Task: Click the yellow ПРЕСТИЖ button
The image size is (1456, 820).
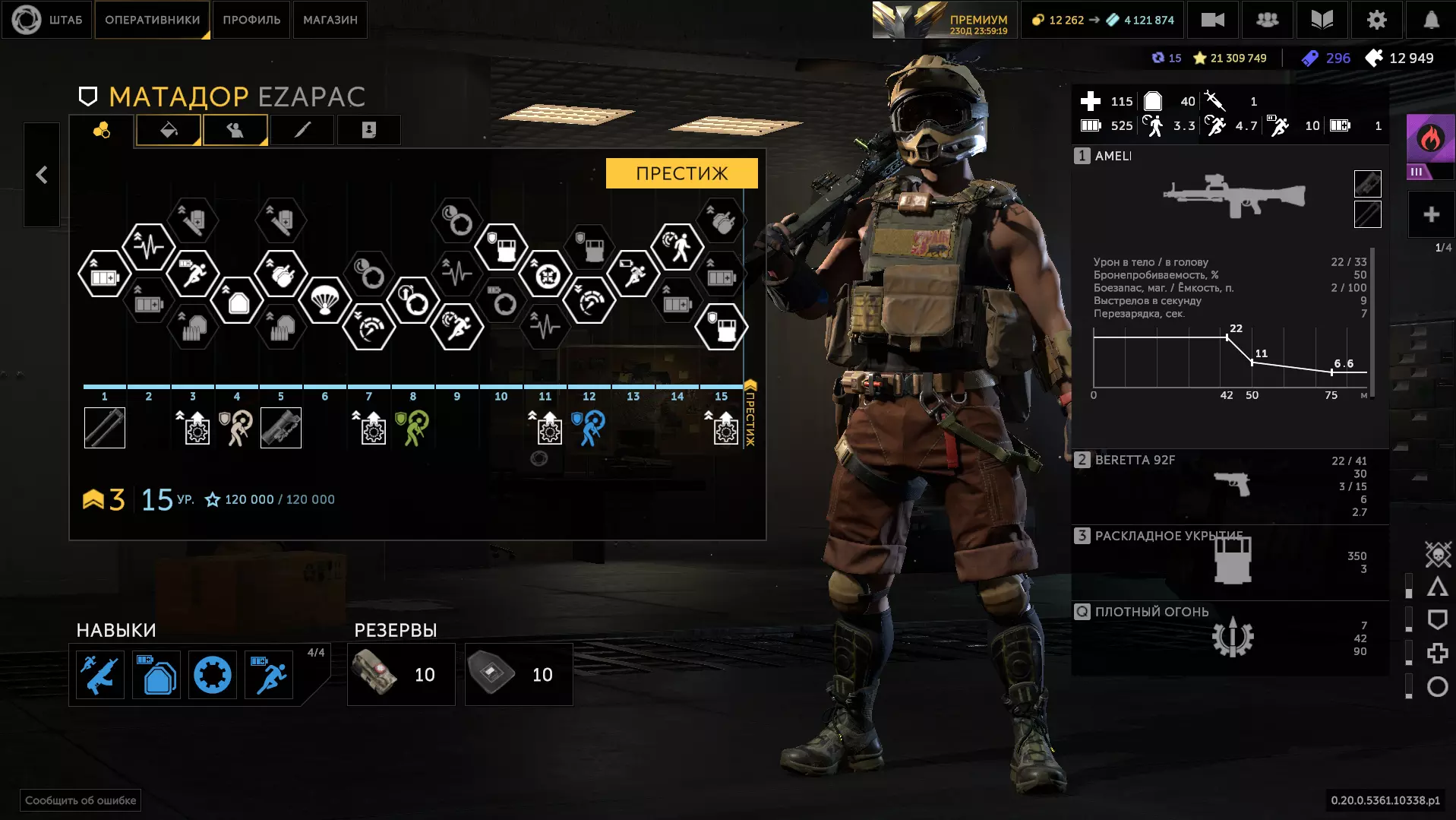Action: 681,173
